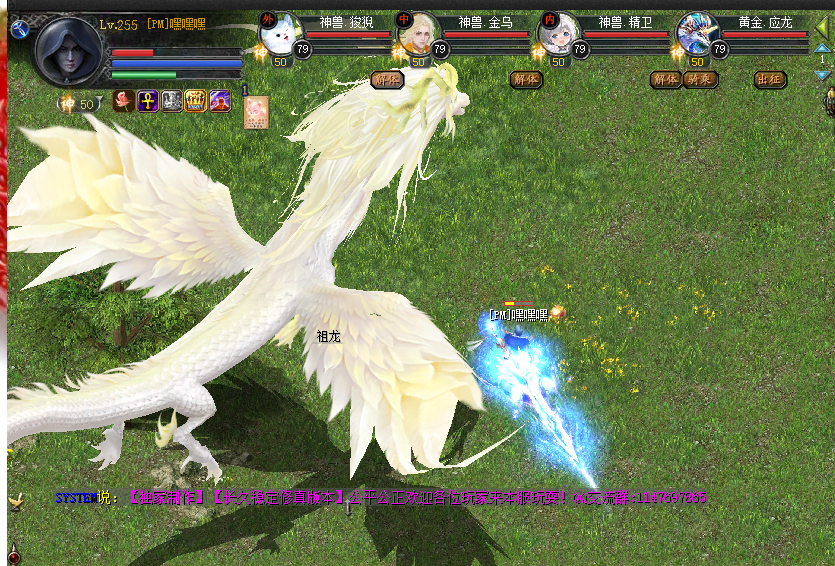Image resolution: width=835 pixels, height=566 pixels.
Task: Select the 神兽 精卫 silver-haired portrait
Action: tap(559, 34)
